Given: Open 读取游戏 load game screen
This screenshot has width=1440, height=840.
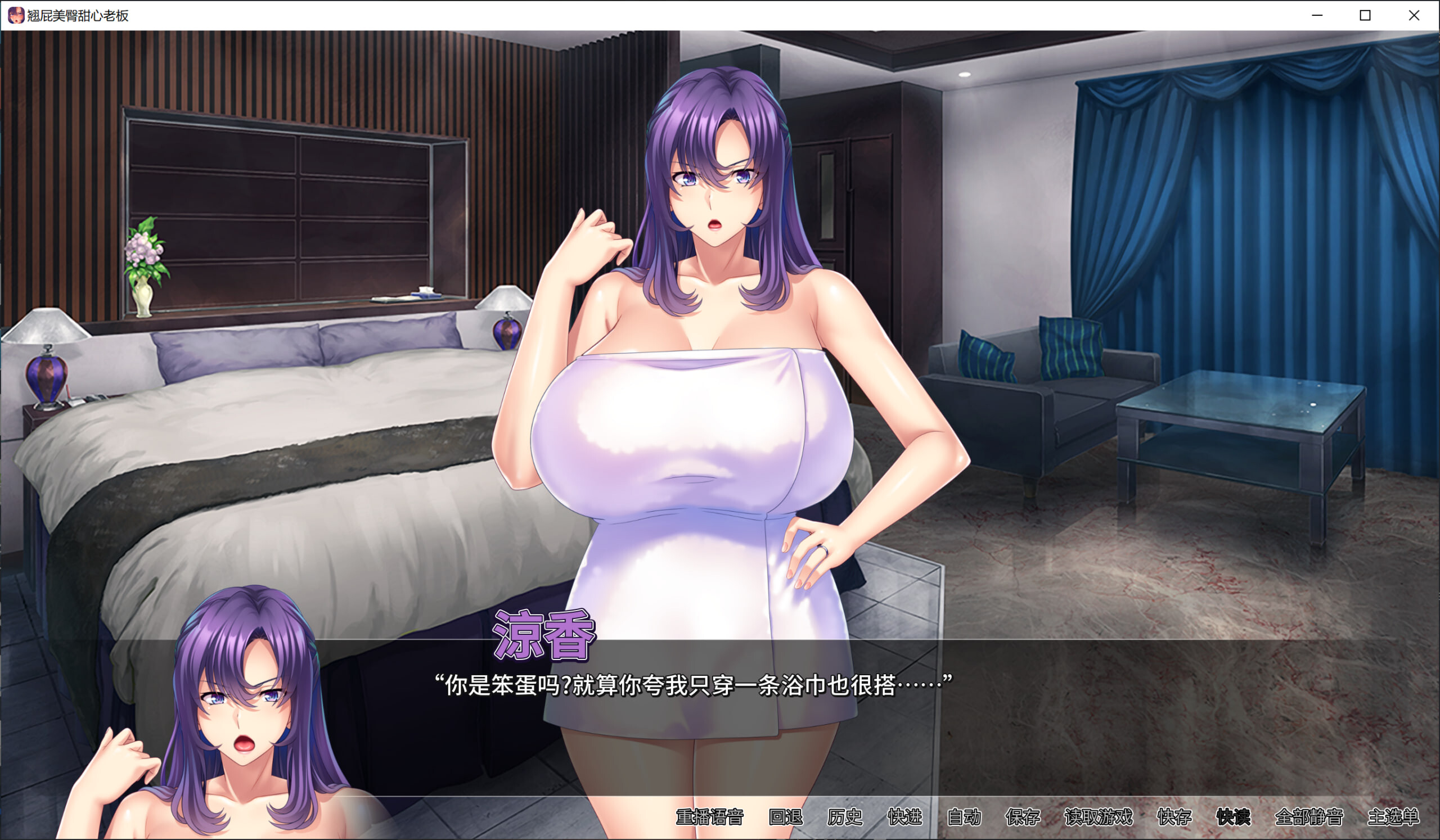Looking at the screenshot, I should (x=1099, y=817).
